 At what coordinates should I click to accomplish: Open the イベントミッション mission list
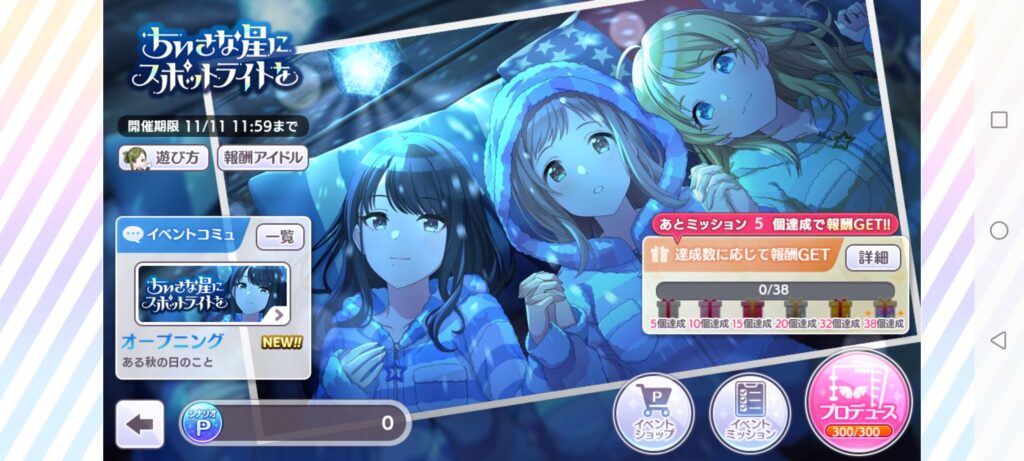[750, 413]
